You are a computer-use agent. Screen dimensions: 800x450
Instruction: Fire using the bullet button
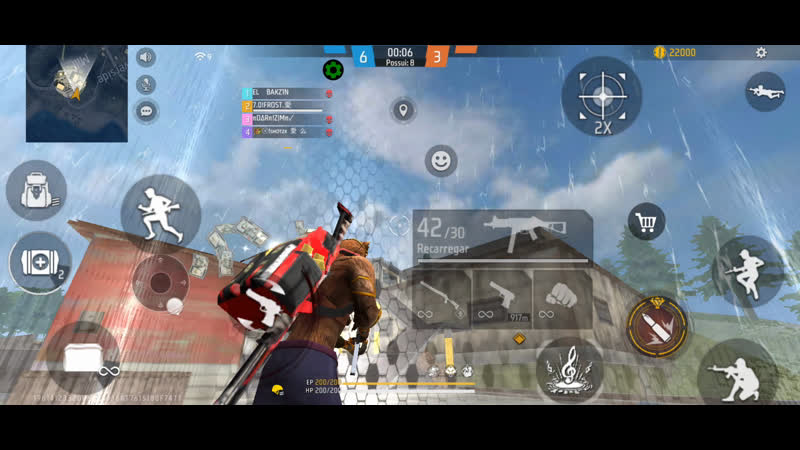click(x=656, y=325)
